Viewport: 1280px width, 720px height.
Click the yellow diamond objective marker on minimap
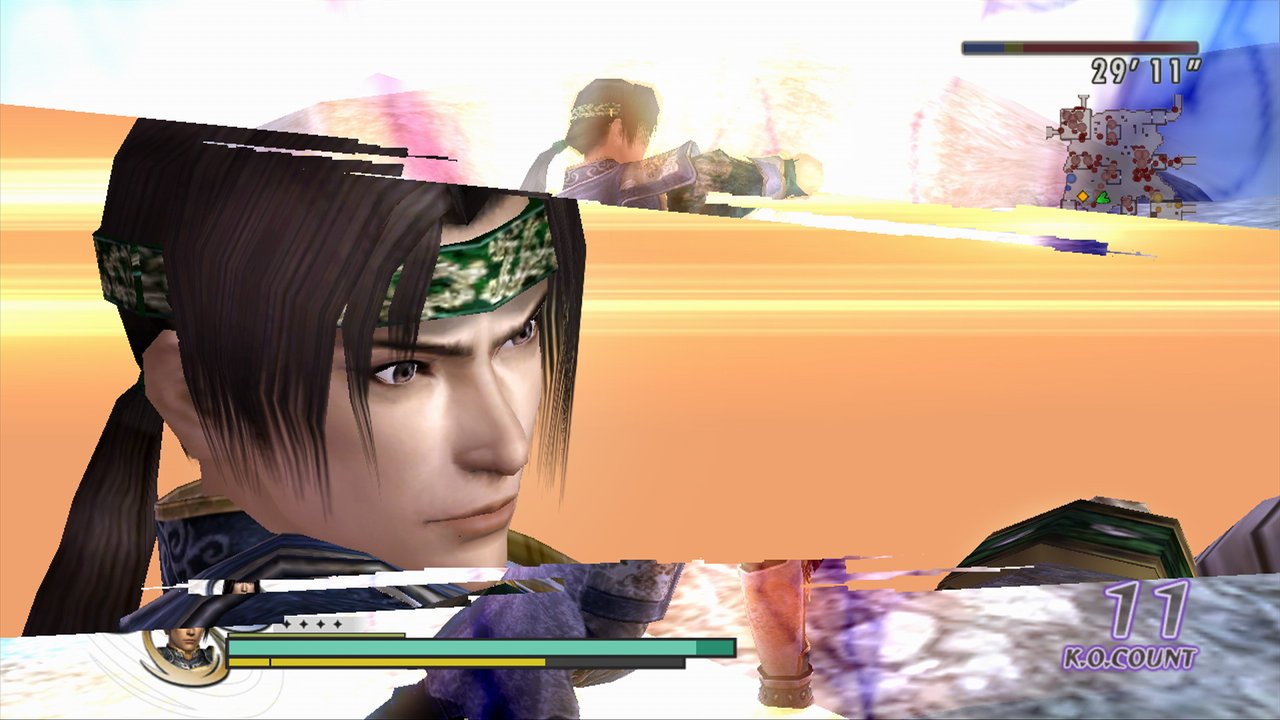1082,196
